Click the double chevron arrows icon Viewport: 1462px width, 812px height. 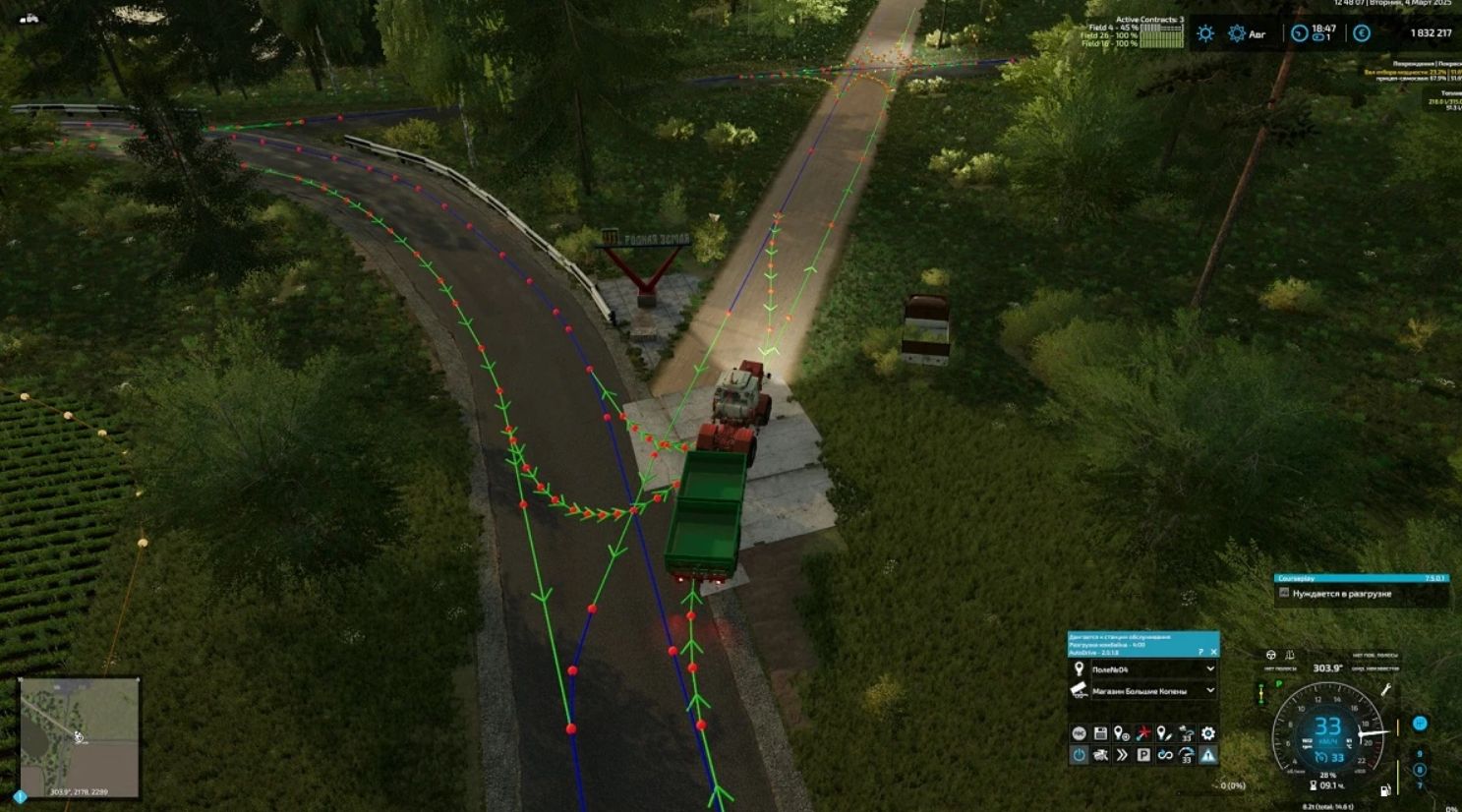click(x=1122, y=755)
